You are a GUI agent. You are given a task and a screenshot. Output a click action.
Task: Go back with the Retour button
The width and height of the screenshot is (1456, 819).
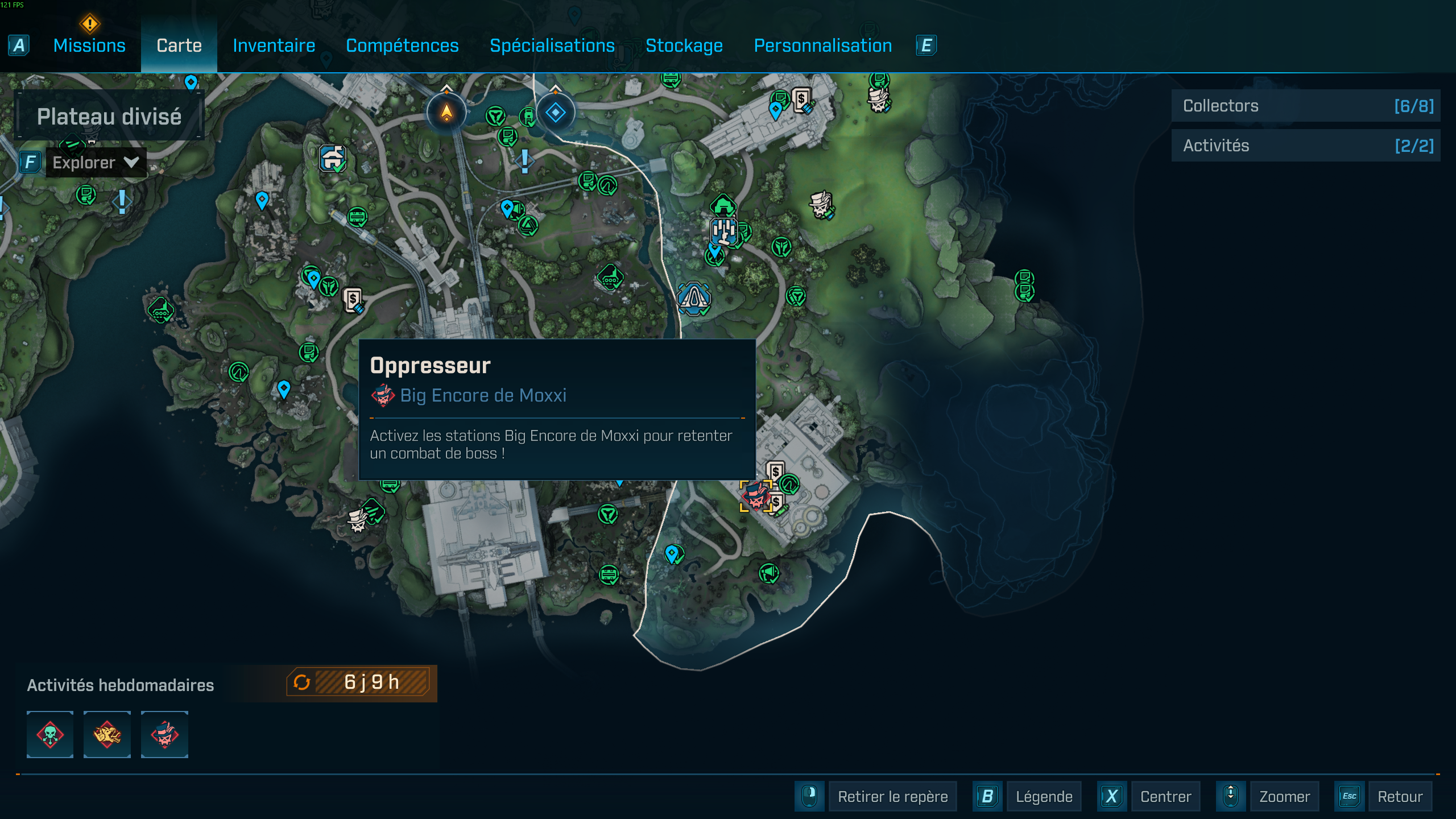click(1399, 796)
